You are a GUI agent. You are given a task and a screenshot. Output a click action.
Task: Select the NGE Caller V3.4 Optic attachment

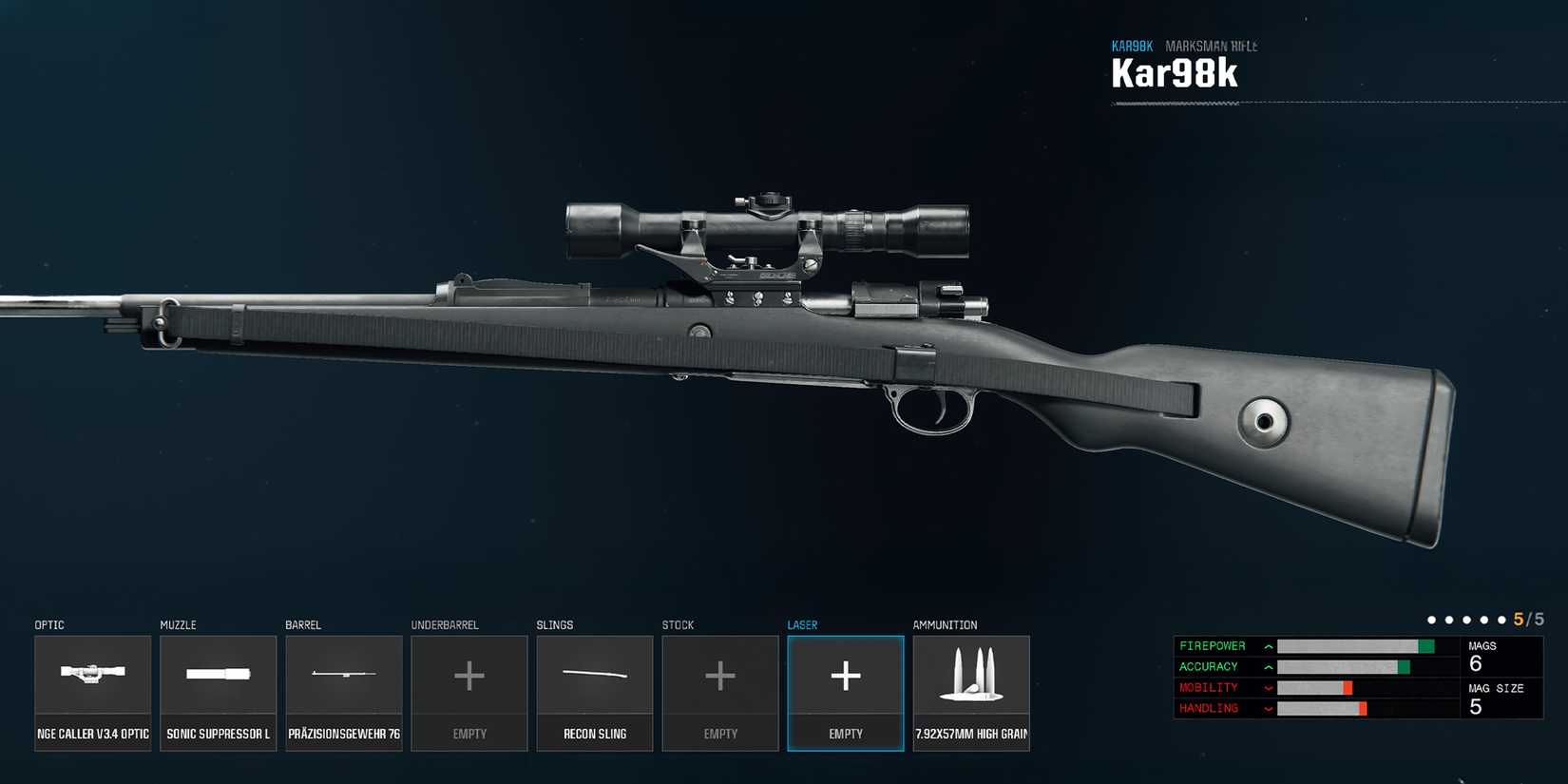[92, 677]
